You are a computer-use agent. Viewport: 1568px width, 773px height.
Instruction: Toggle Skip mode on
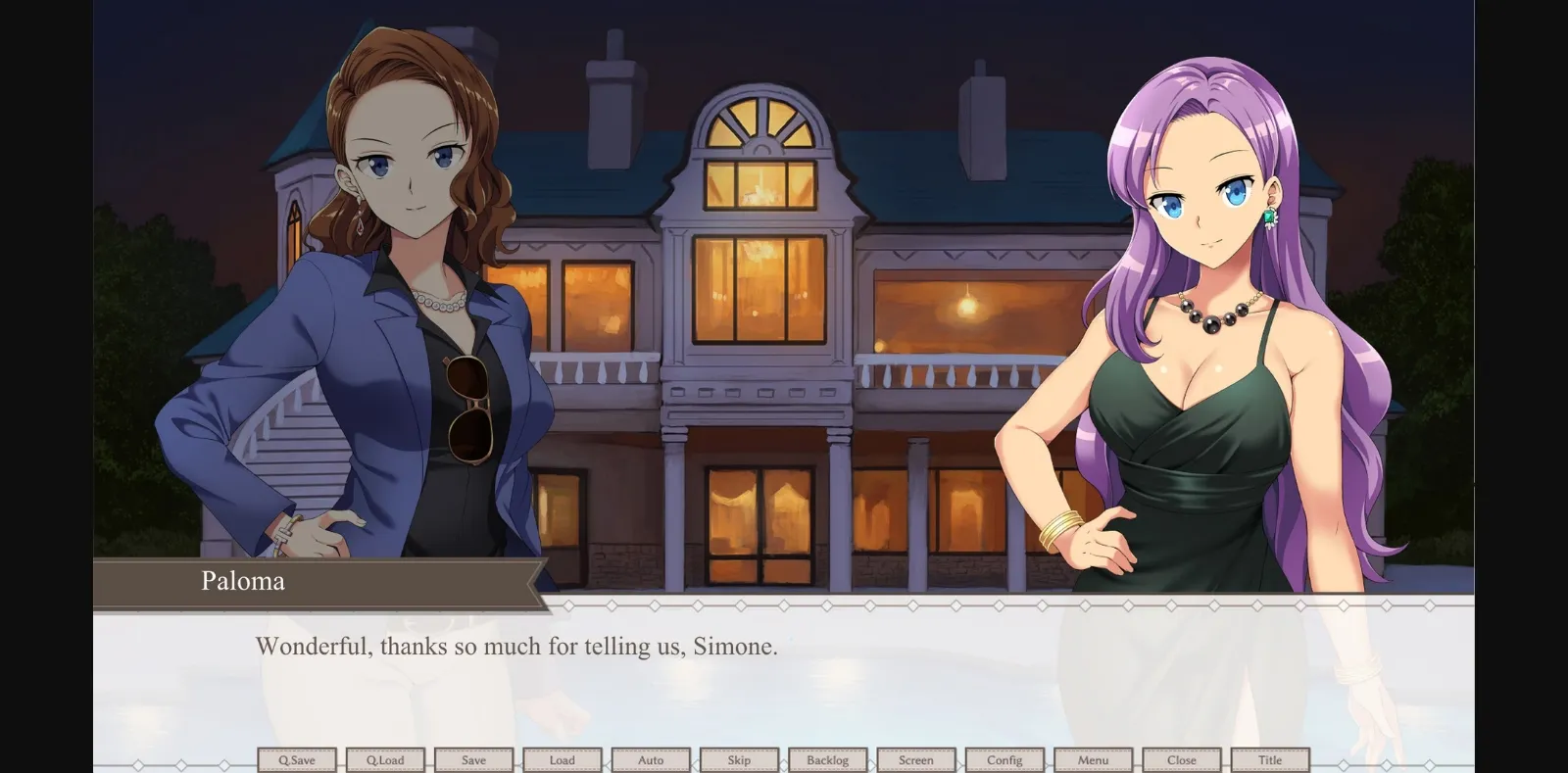pos(740,759)
